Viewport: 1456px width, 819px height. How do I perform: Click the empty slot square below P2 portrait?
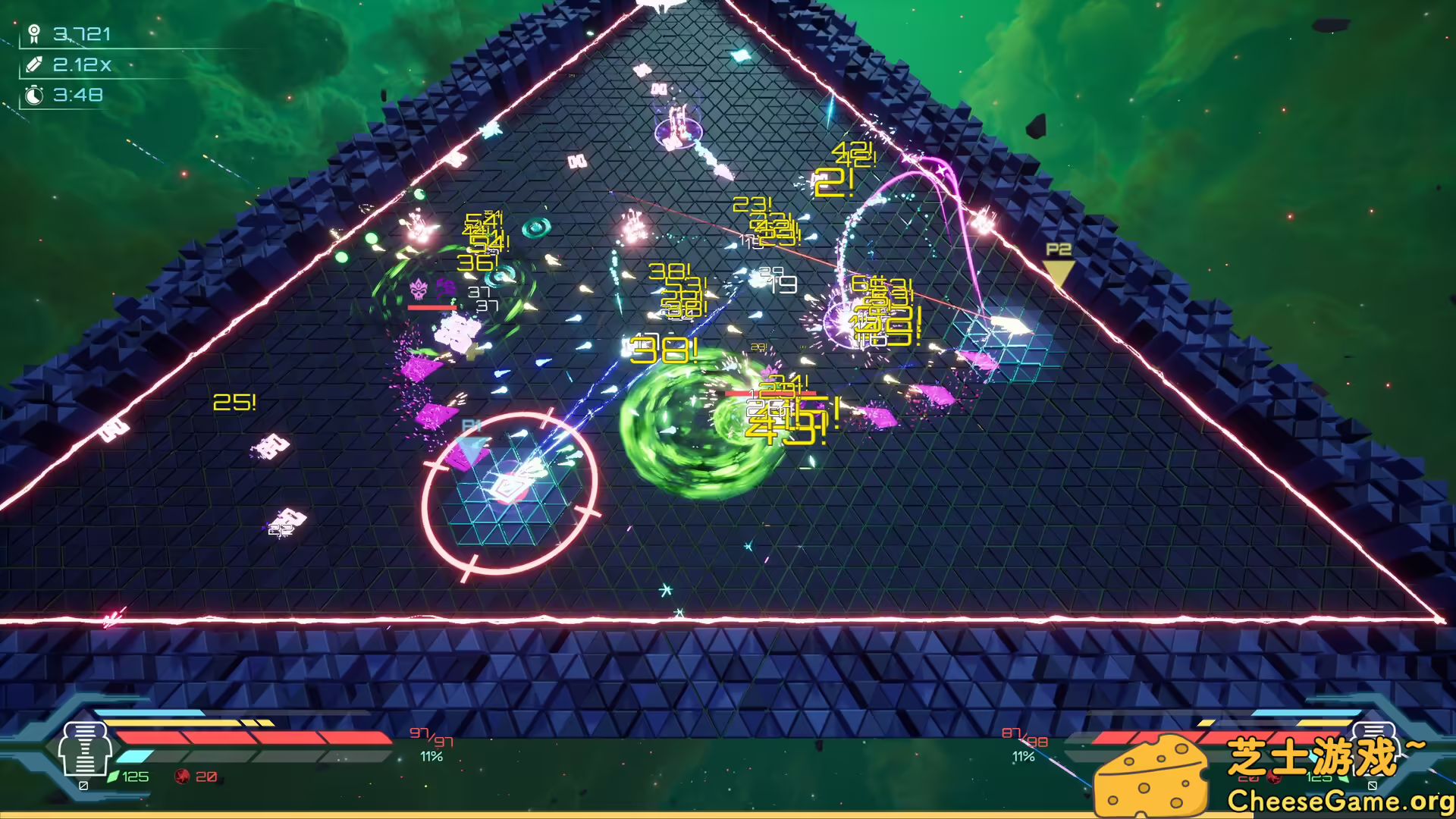pyautogui.click(x=1372, y=786)
